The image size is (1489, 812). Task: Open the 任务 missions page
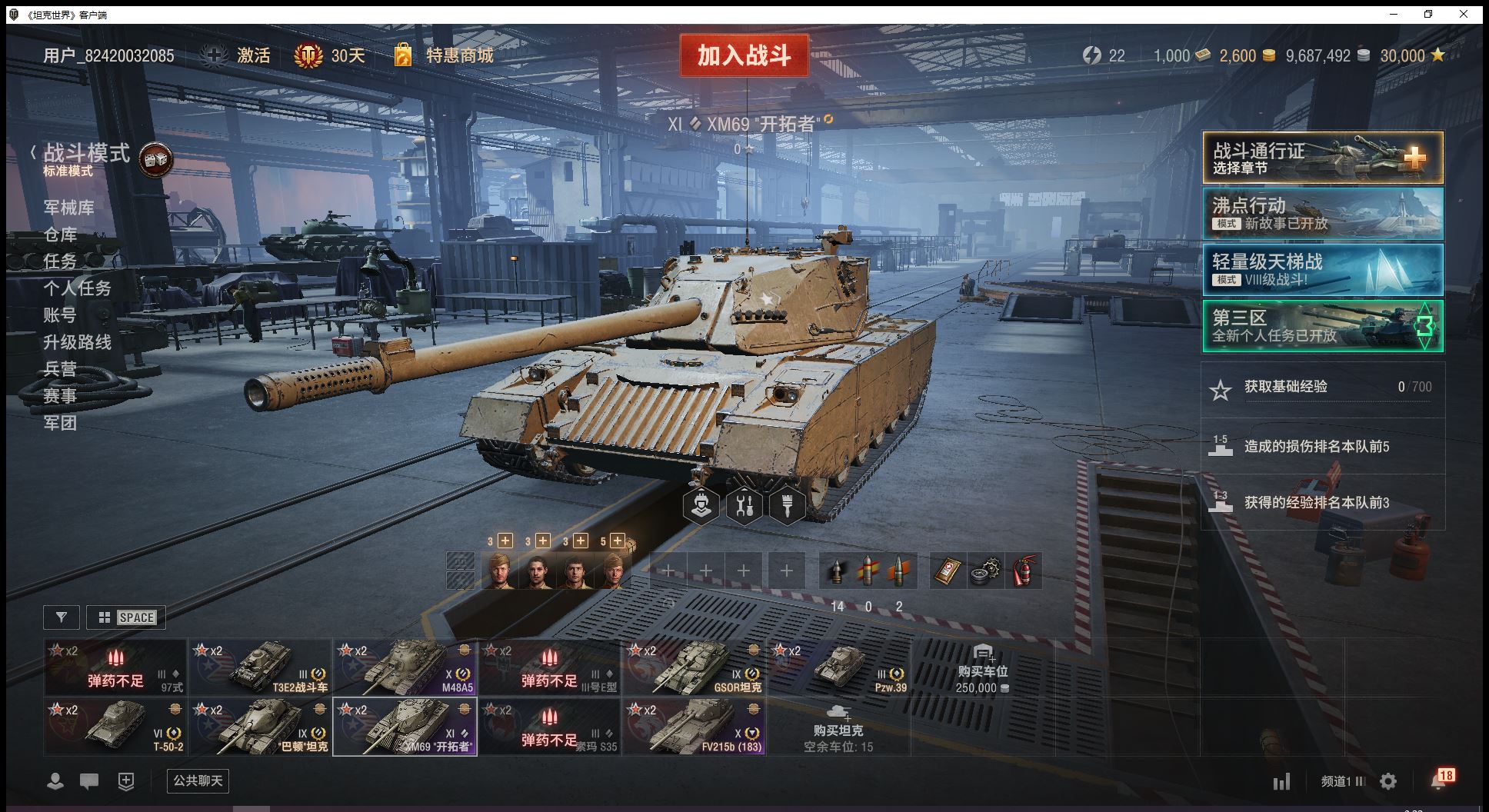(60, 261)
